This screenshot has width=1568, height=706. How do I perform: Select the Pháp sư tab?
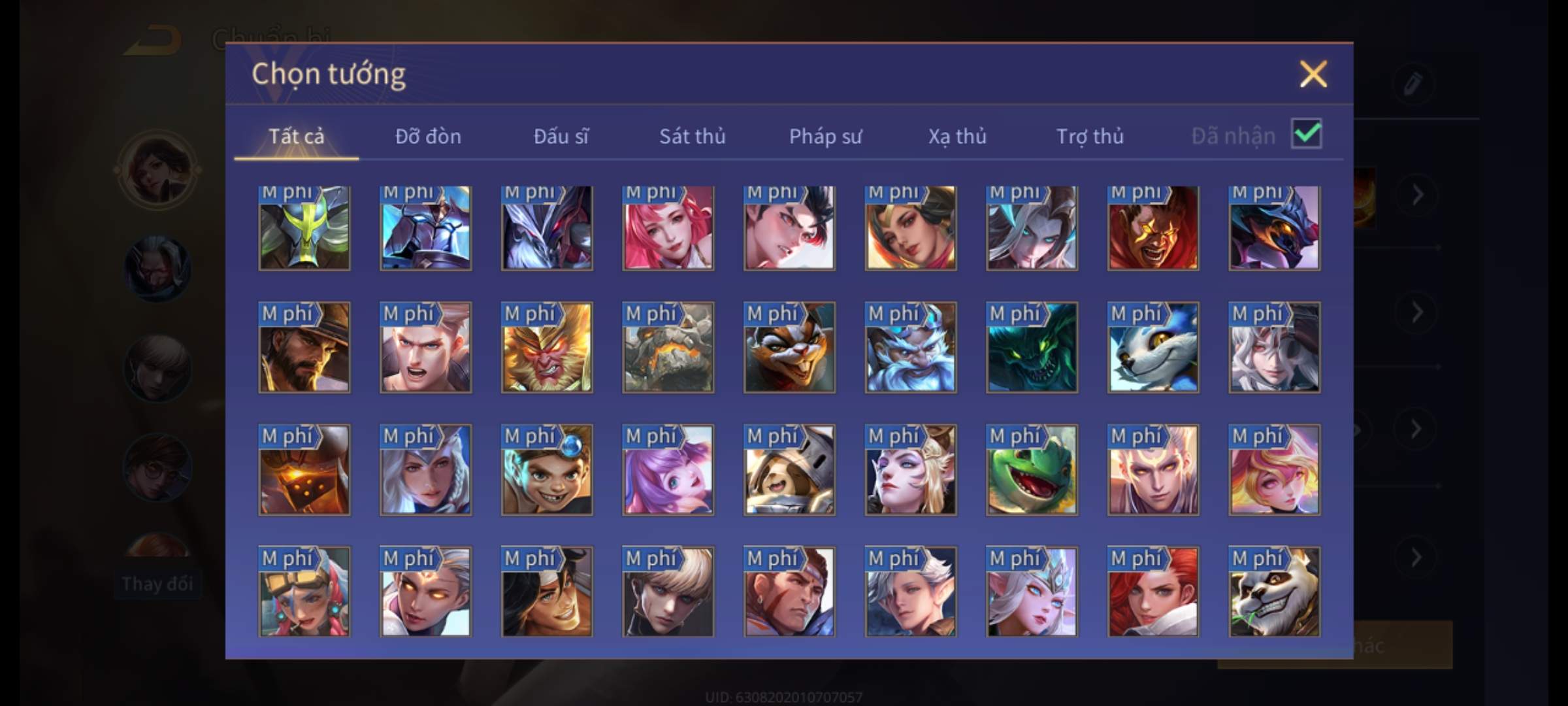point(825,136)
